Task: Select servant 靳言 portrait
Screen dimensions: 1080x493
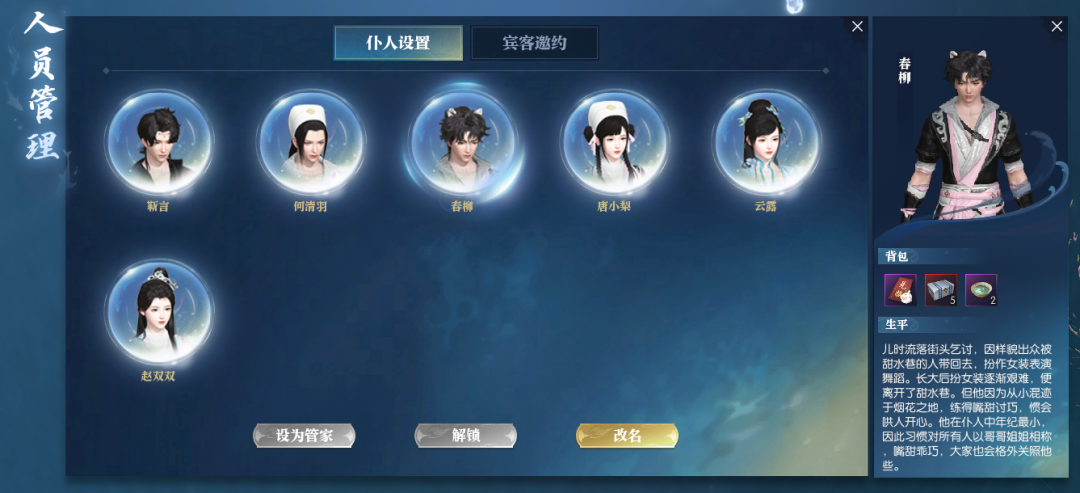Action: pos(160,142)
